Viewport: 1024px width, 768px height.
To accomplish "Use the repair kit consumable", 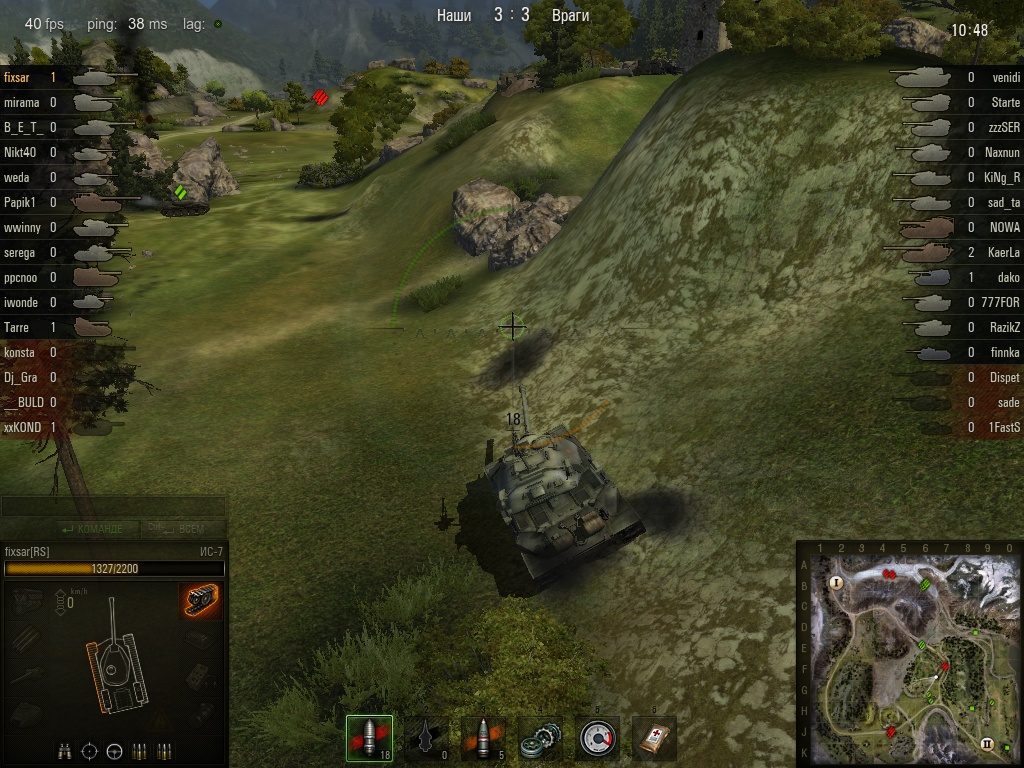I will coord(540,739).
